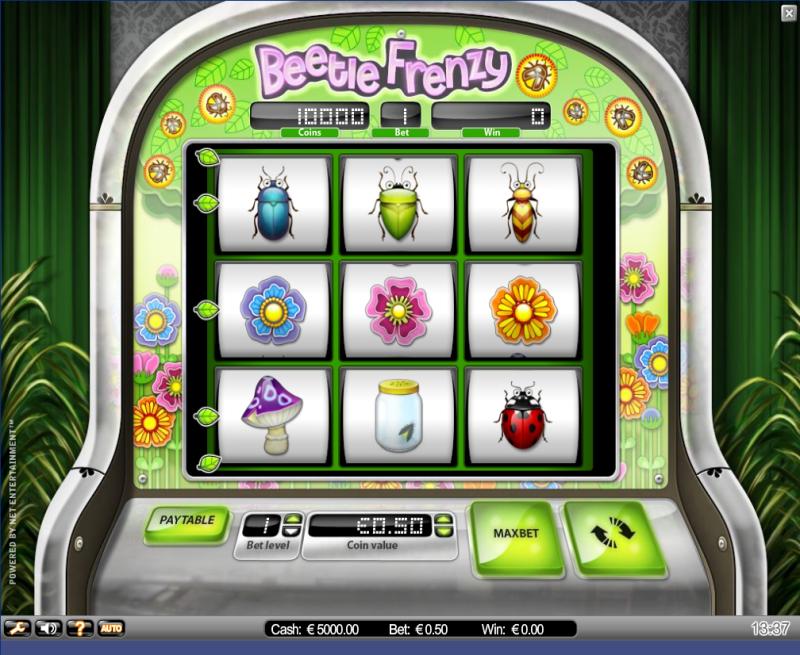Increase the bet level
Viewport: 800px width, 655px height.
click(292, 520)
